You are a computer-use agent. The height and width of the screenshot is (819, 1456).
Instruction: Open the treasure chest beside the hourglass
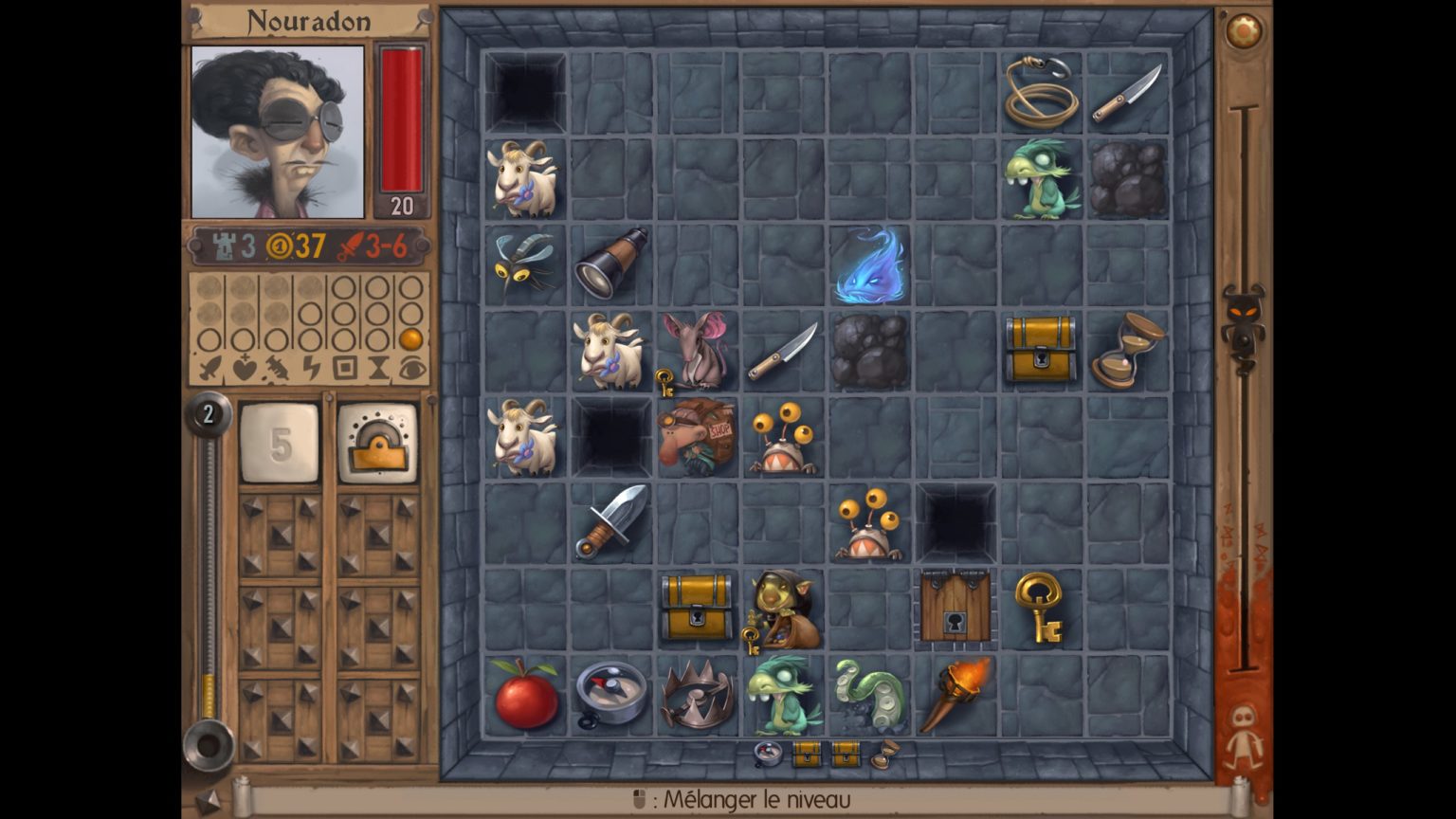click(x=1041, y=349)
